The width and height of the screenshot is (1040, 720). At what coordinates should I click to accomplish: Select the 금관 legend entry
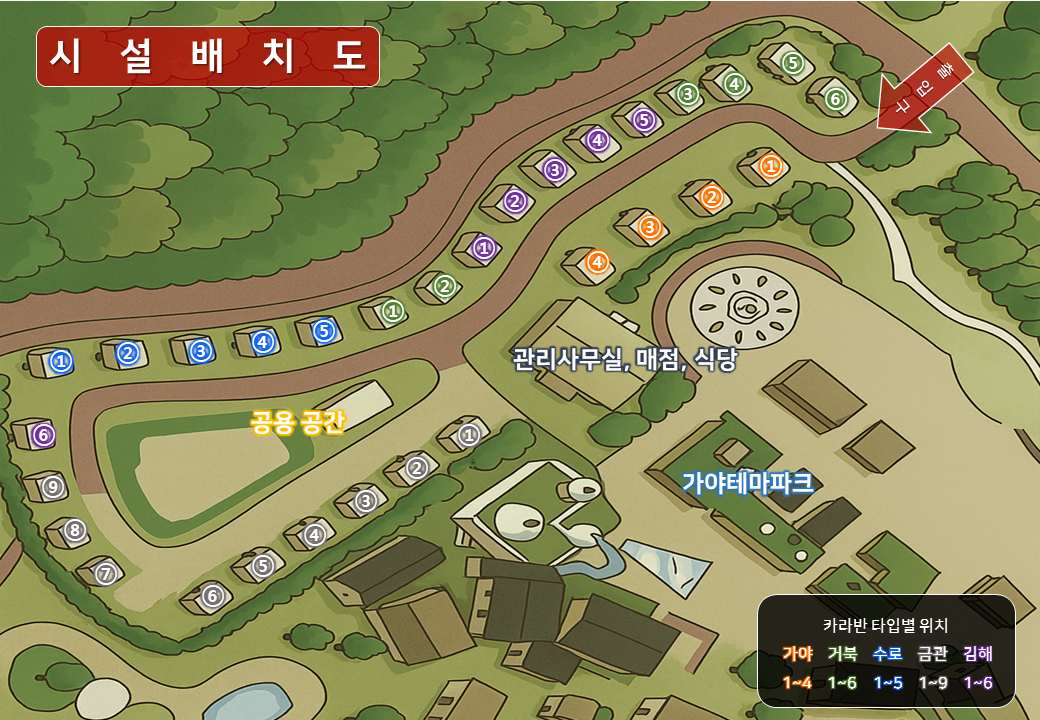pyautogui.click(x=932, y=654)
